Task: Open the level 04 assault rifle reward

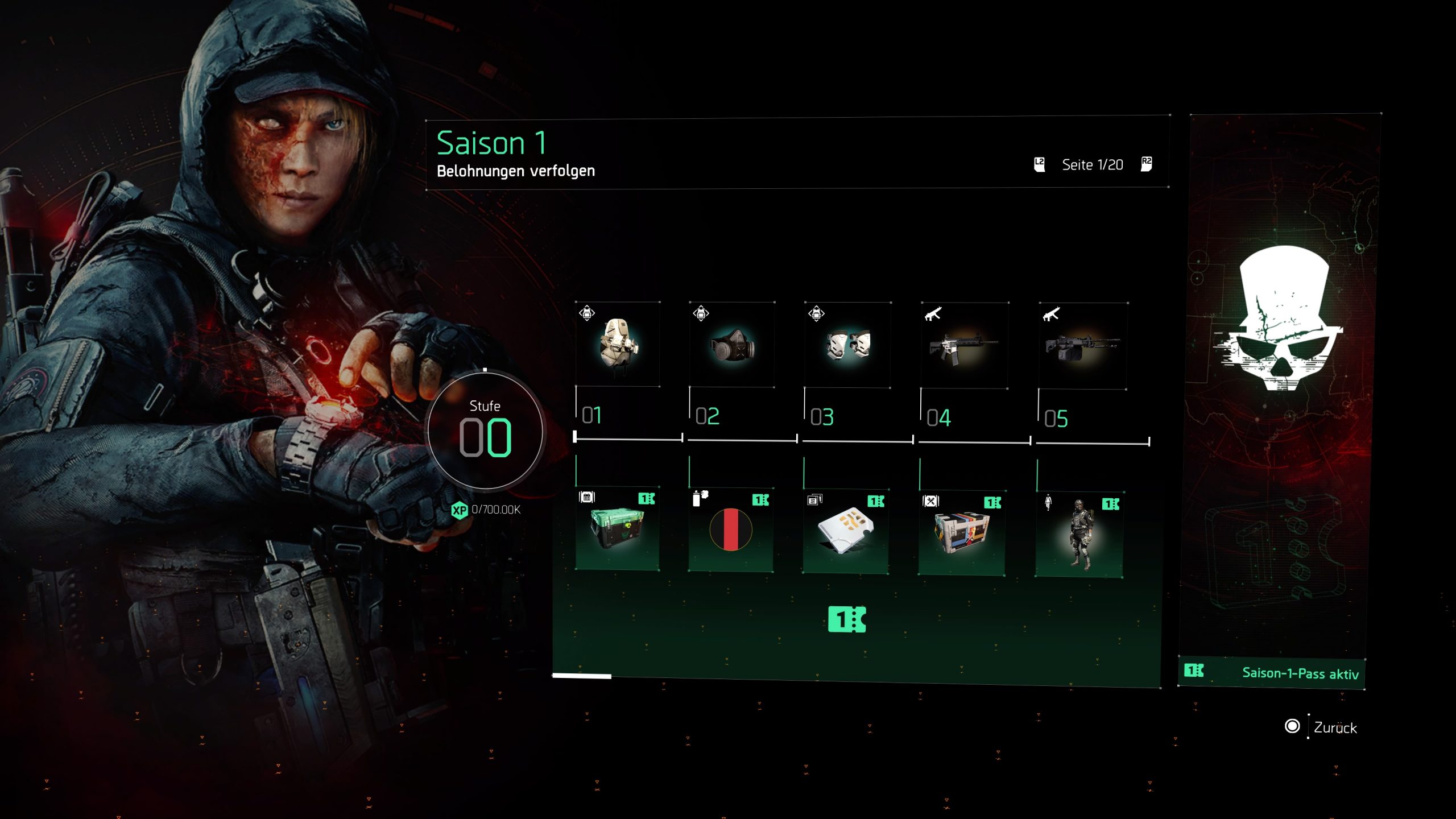Action: (x=964, y=346)
